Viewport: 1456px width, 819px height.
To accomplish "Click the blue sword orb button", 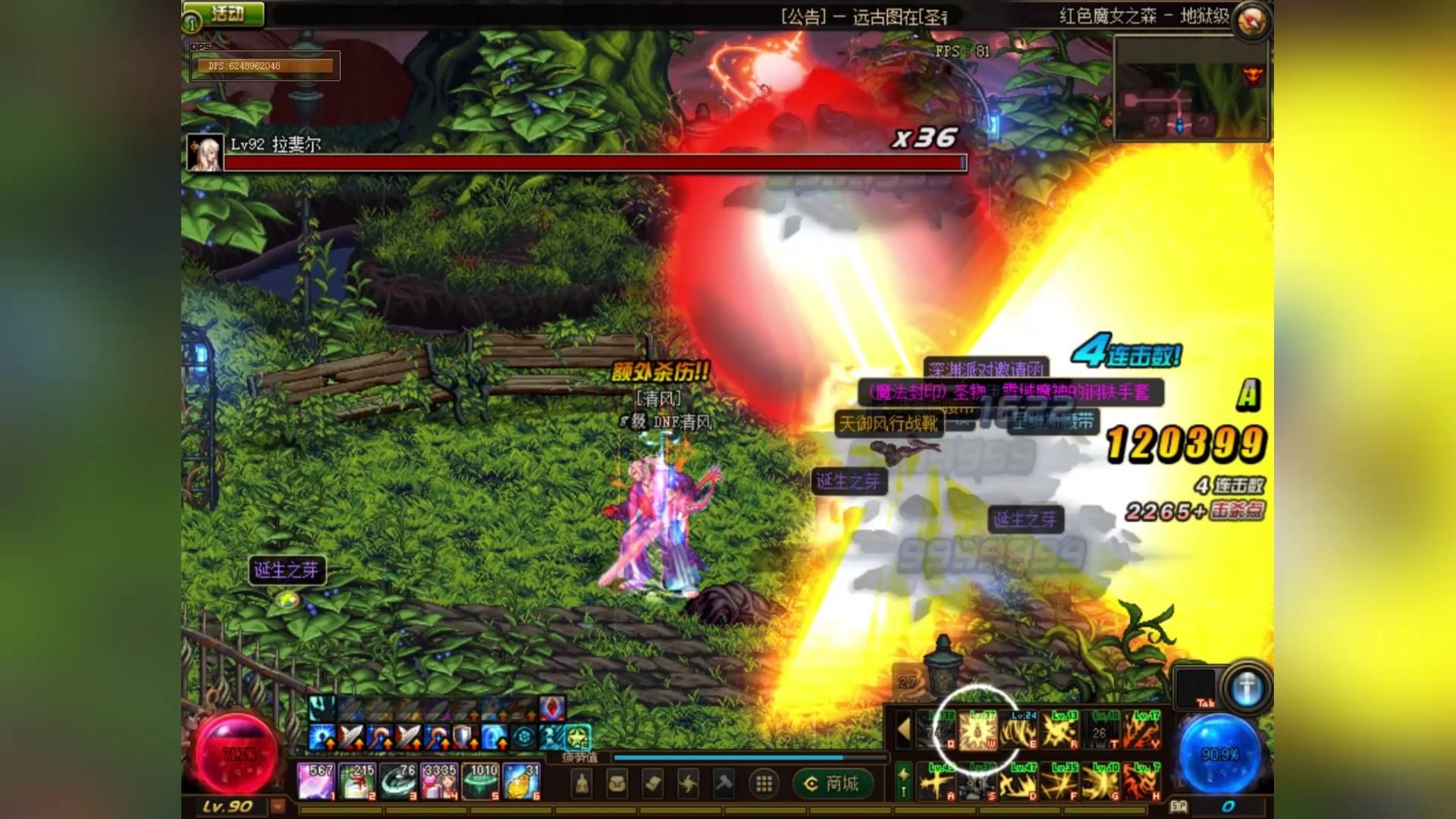I will (1246, 689).
